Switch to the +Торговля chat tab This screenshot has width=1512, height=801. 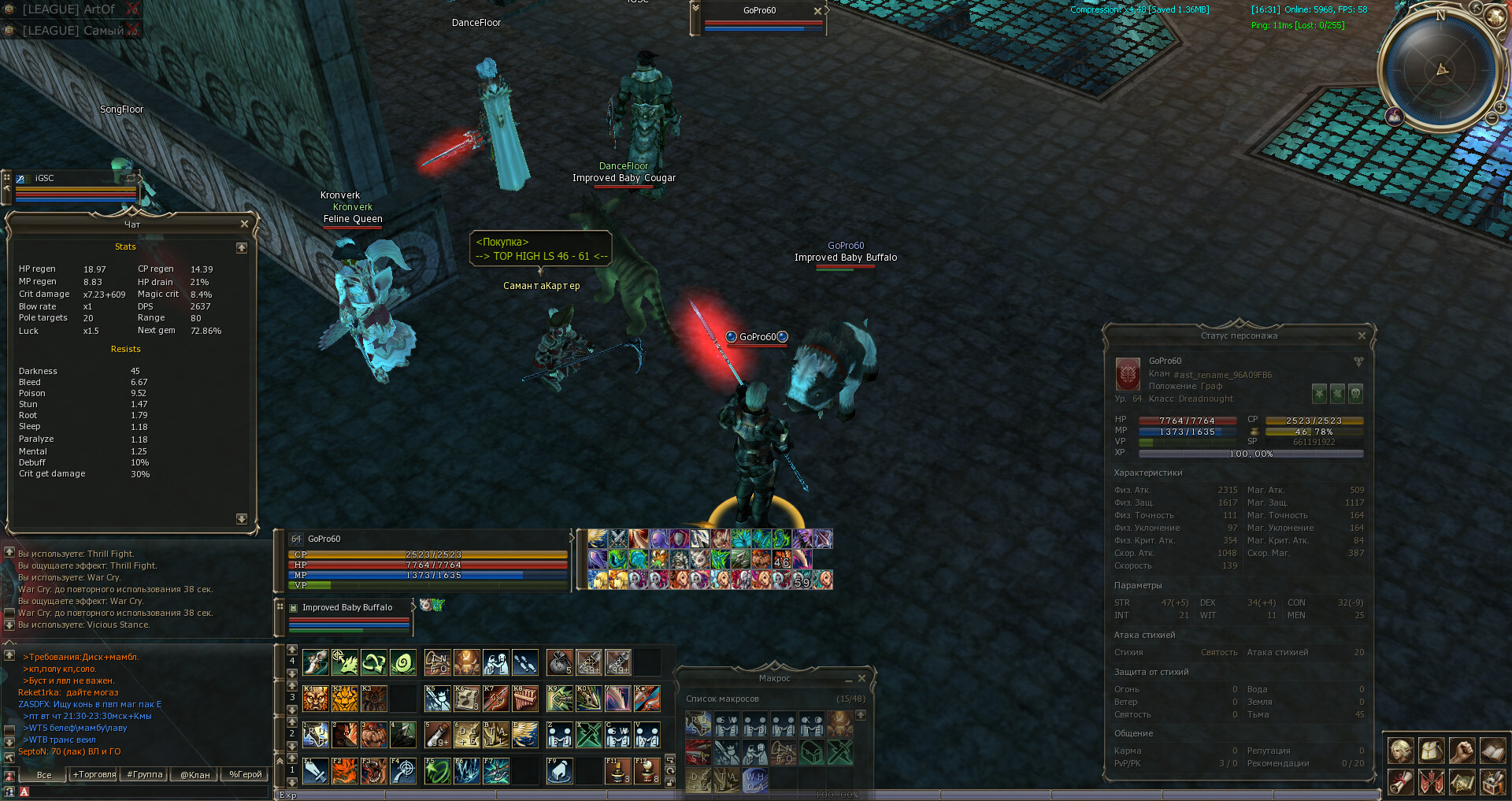pos(94,774)
